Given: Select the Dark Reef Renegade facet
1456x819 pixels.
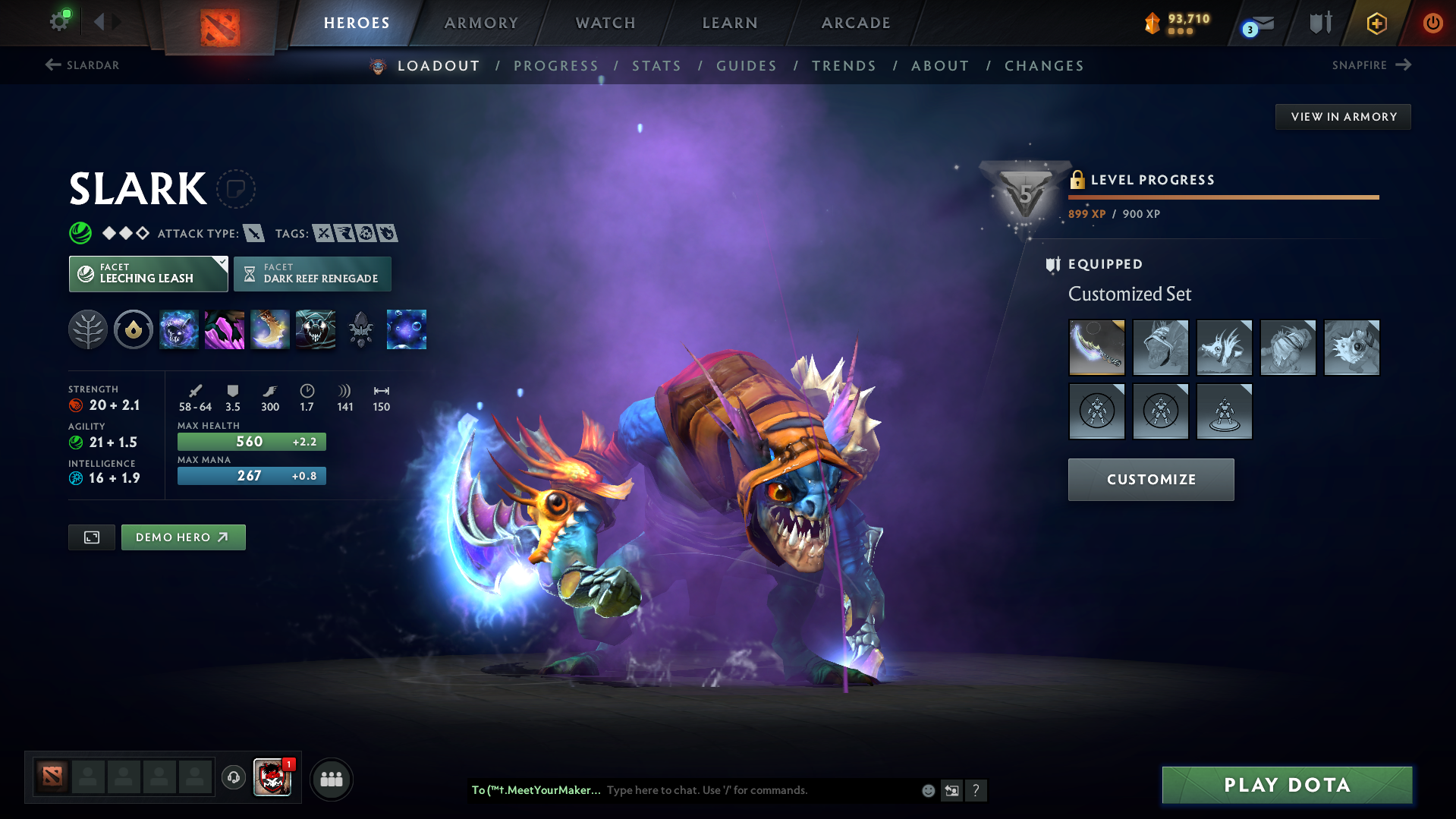Looking at the screenshot, I should click(x=313, y=274).
